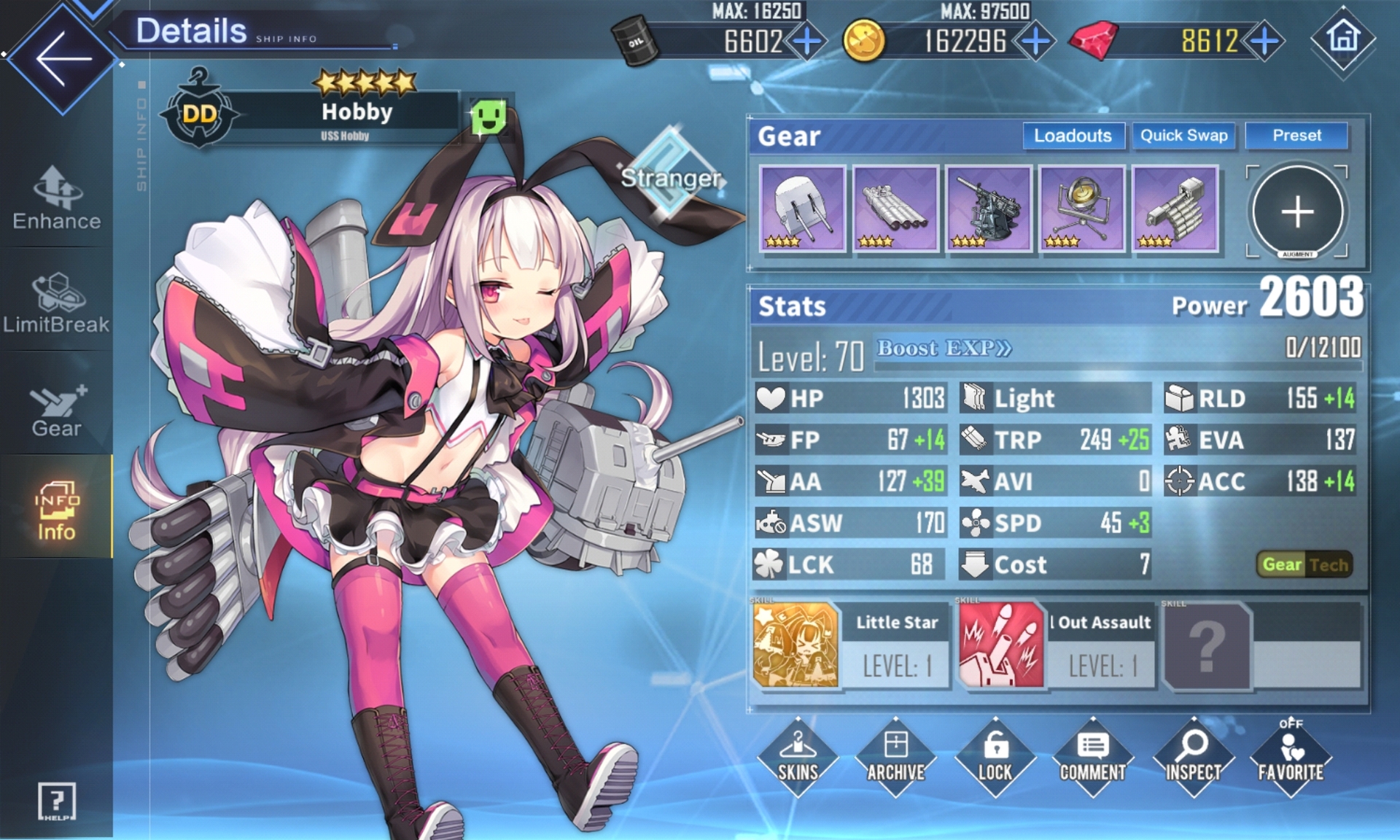Toggle the ship Lock button
The image size is (1400, 840).
click(x=995, y=757)
